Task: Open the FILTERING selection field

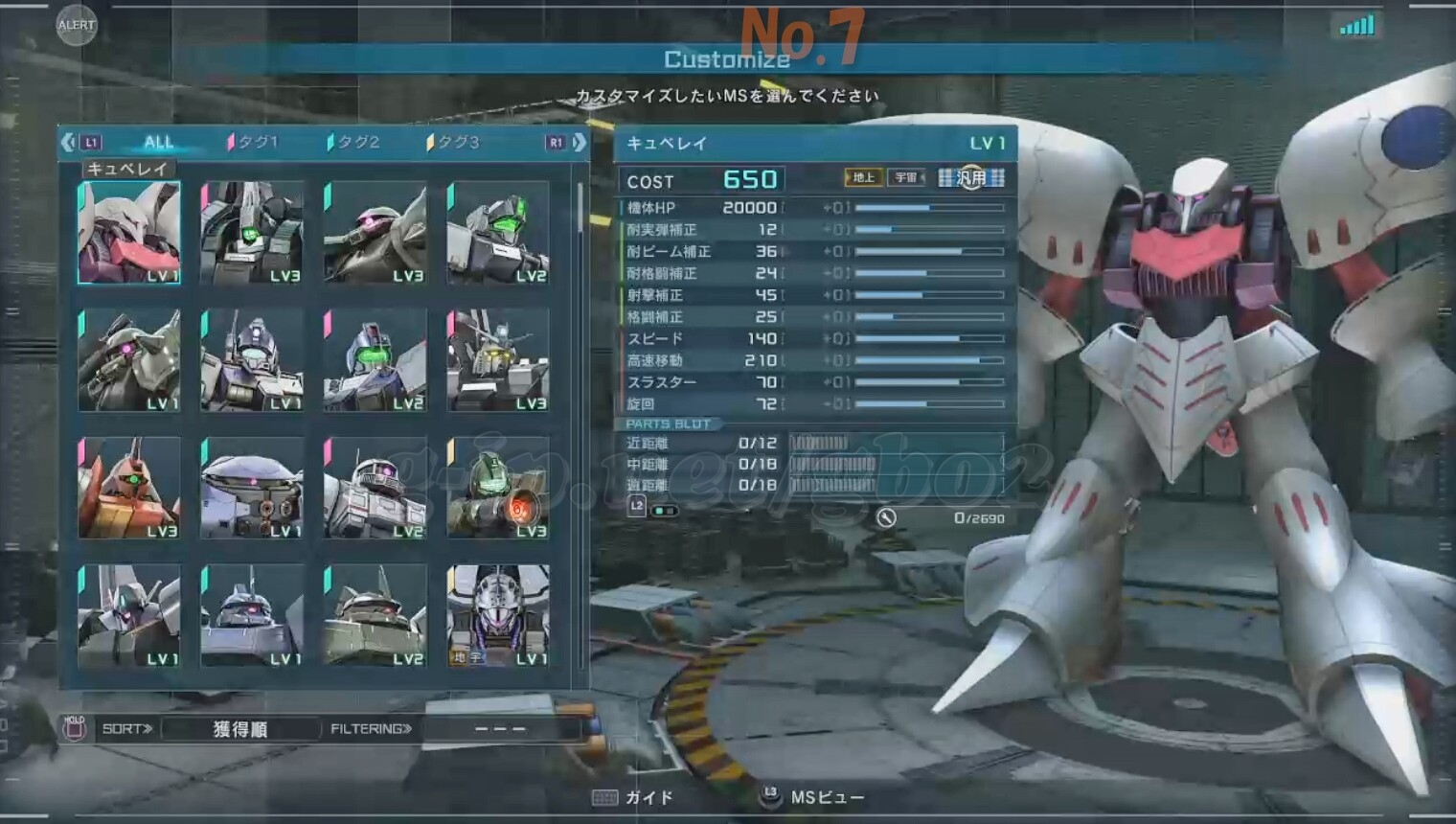Action: [501, 729]
